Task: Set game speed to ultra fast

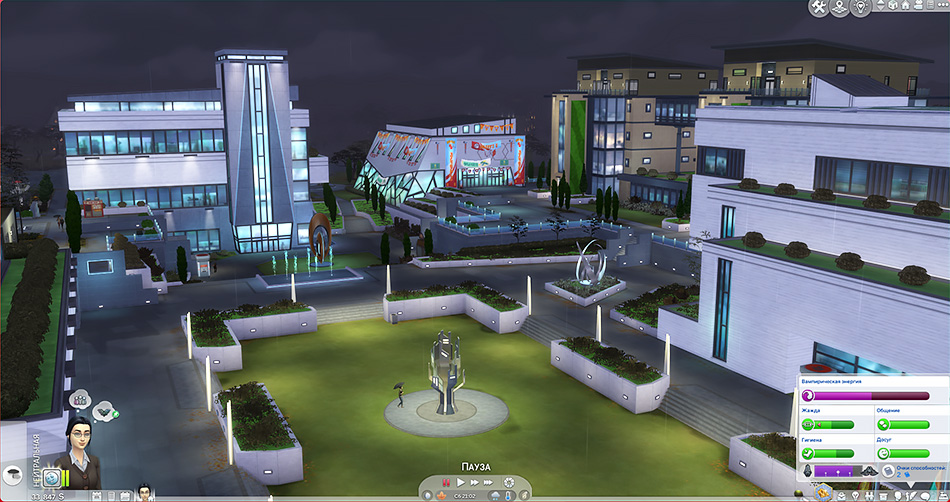Action: pyautogui.click(x=490, y=484)
